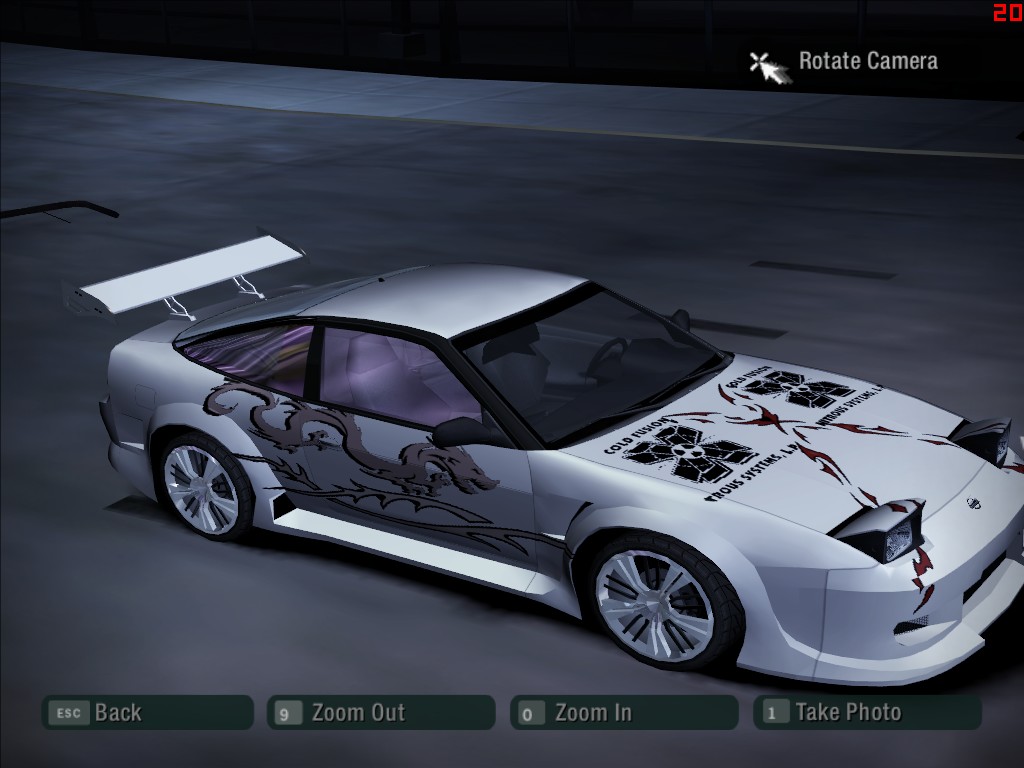Image resolution: width=1024 pixels, height=768 pixels.
Task: Choose the Zoom In button
Action: coord(624,713)
